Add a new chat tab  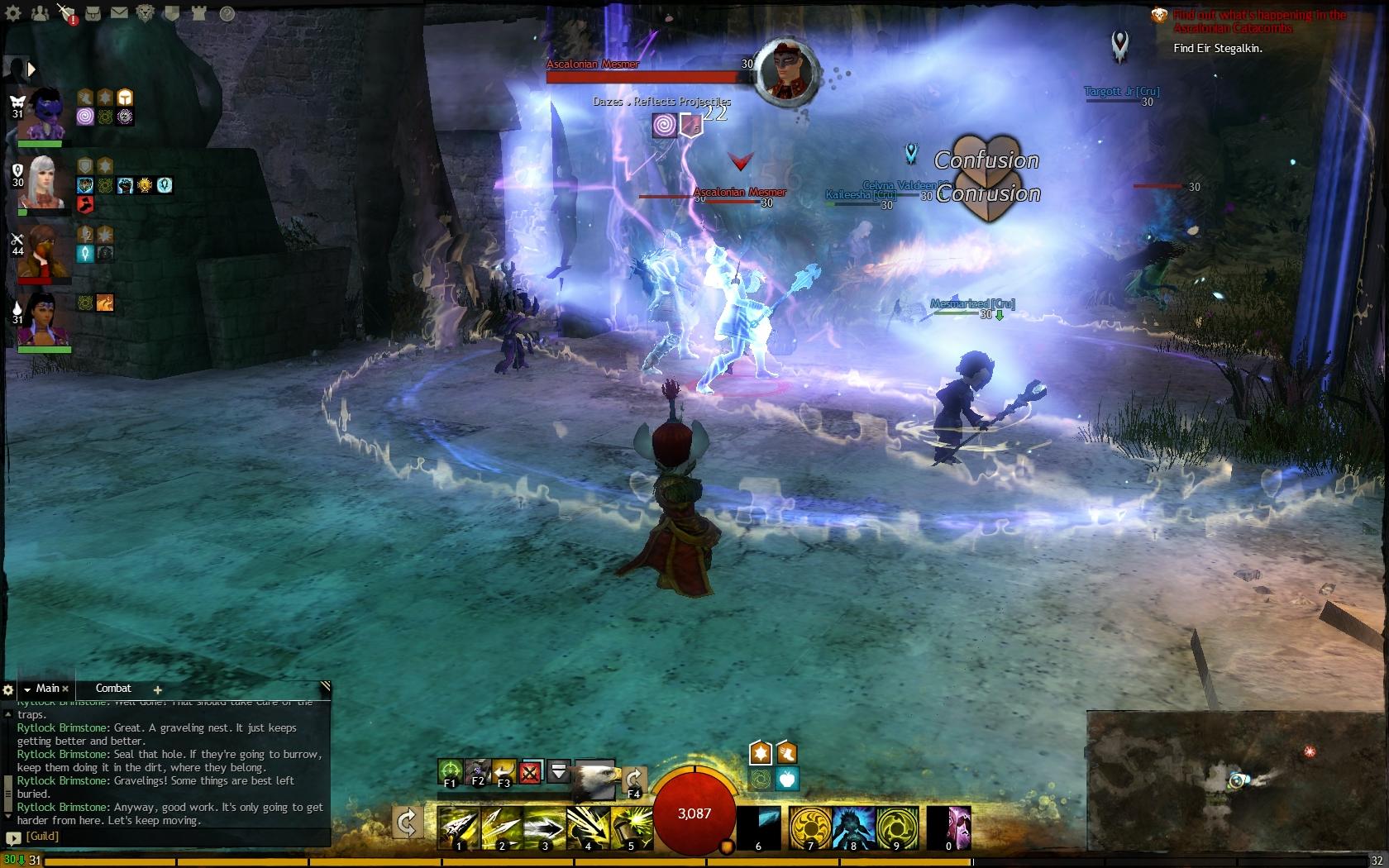click(157, 689)
